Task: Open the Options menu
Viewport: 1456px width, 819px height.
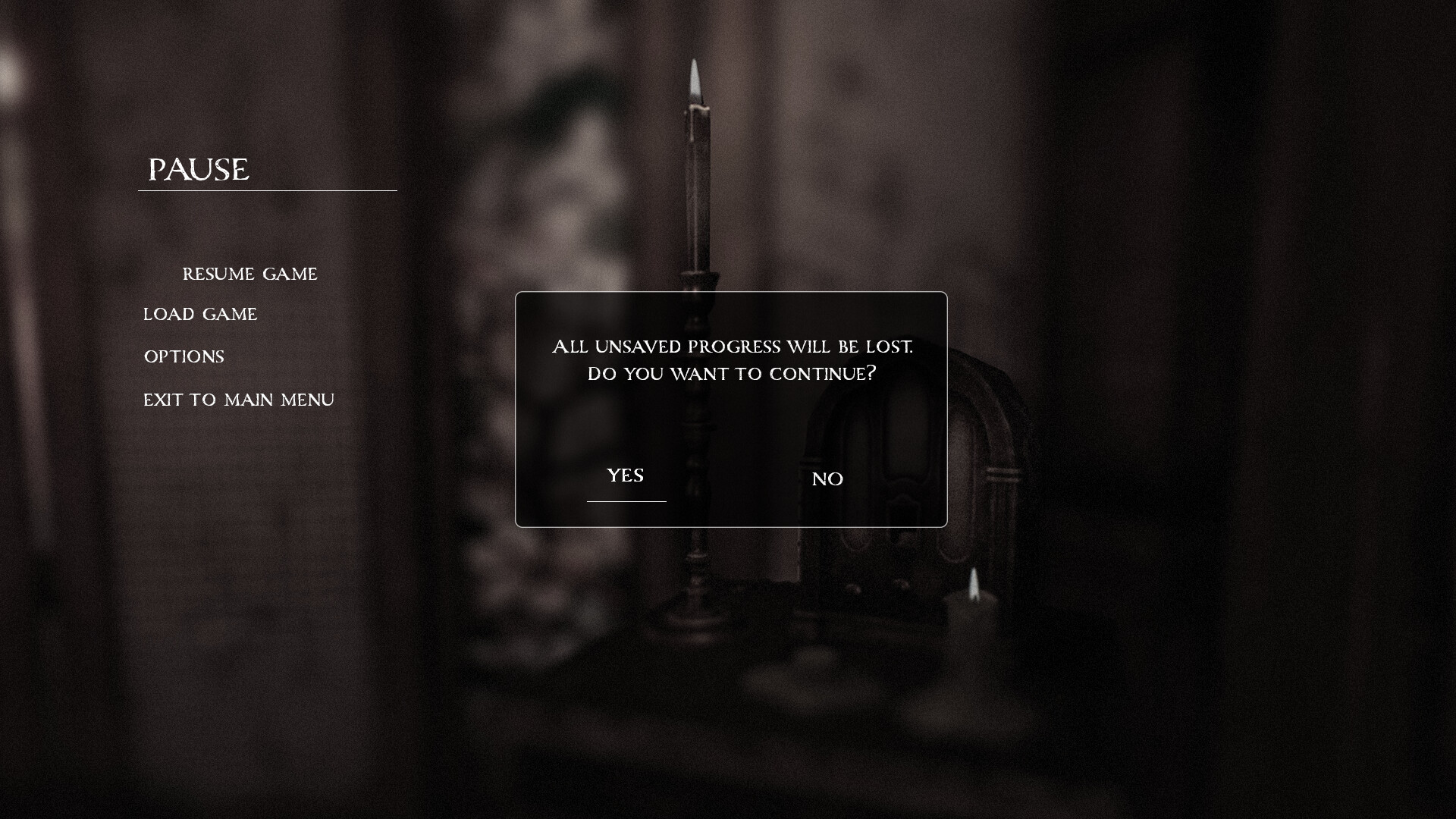Action: tap(184, 357)
